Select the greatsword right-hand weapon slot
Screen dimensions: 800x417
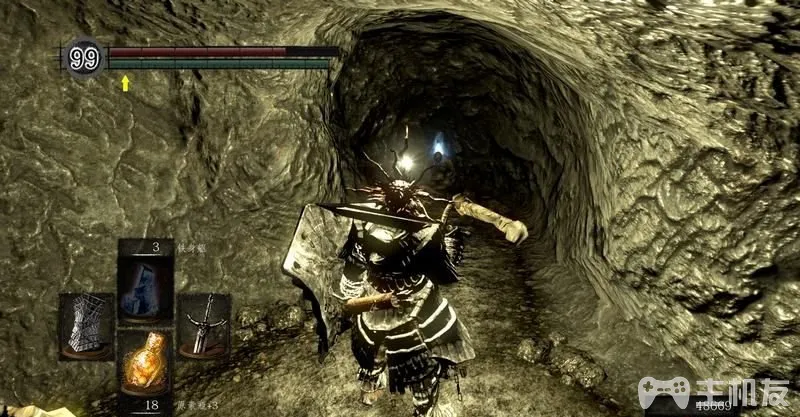point(204,325)
